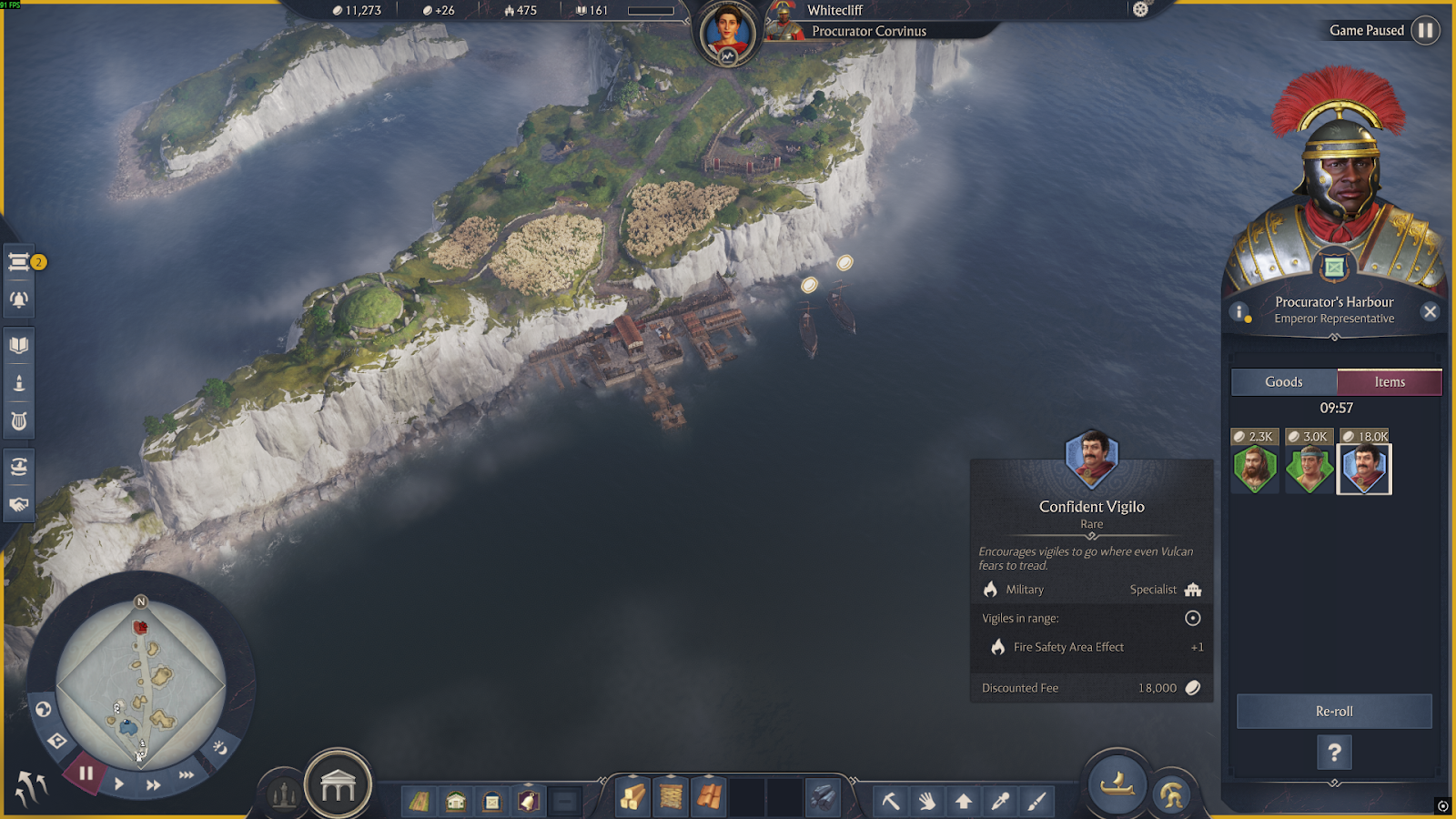Viewport: 1456px width, 819px height.
Task: Set game speed to triple fast-forward
Action: coord(187,775)
